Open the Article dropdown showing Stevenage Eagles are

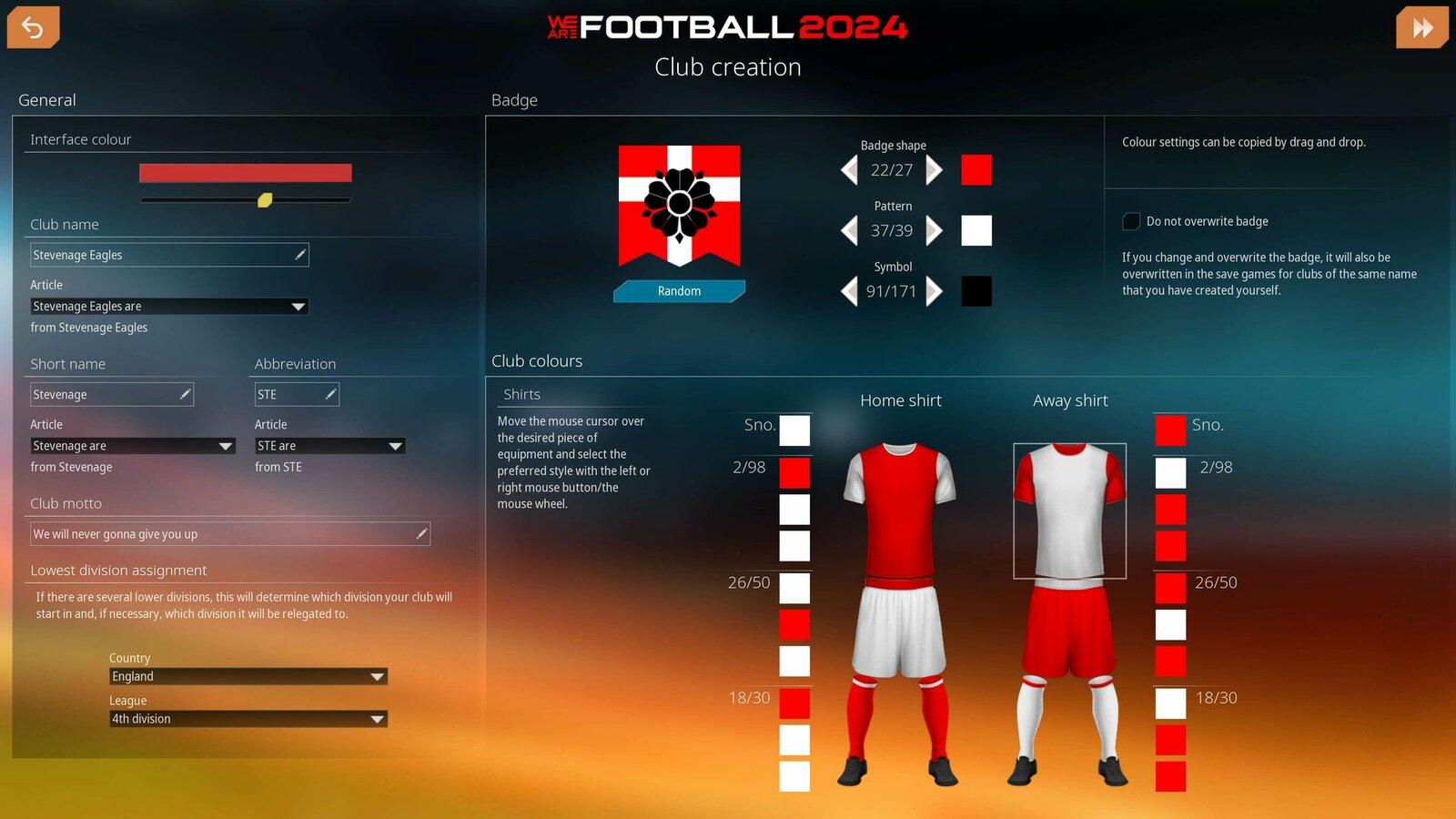tap(168, 306)
